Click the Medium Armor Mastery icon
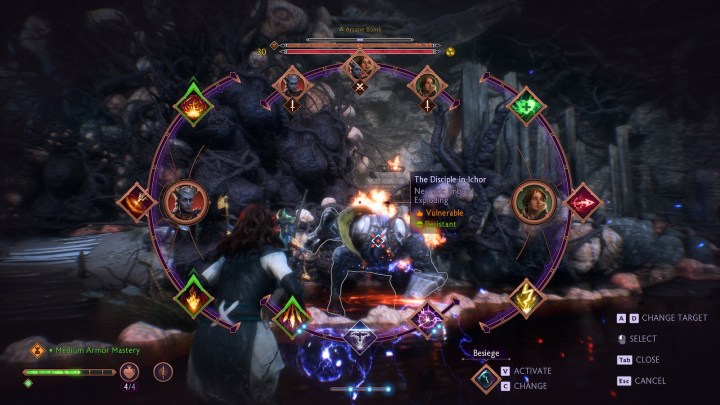This screenshot has width=720, height=405. (x=37, y=350)
